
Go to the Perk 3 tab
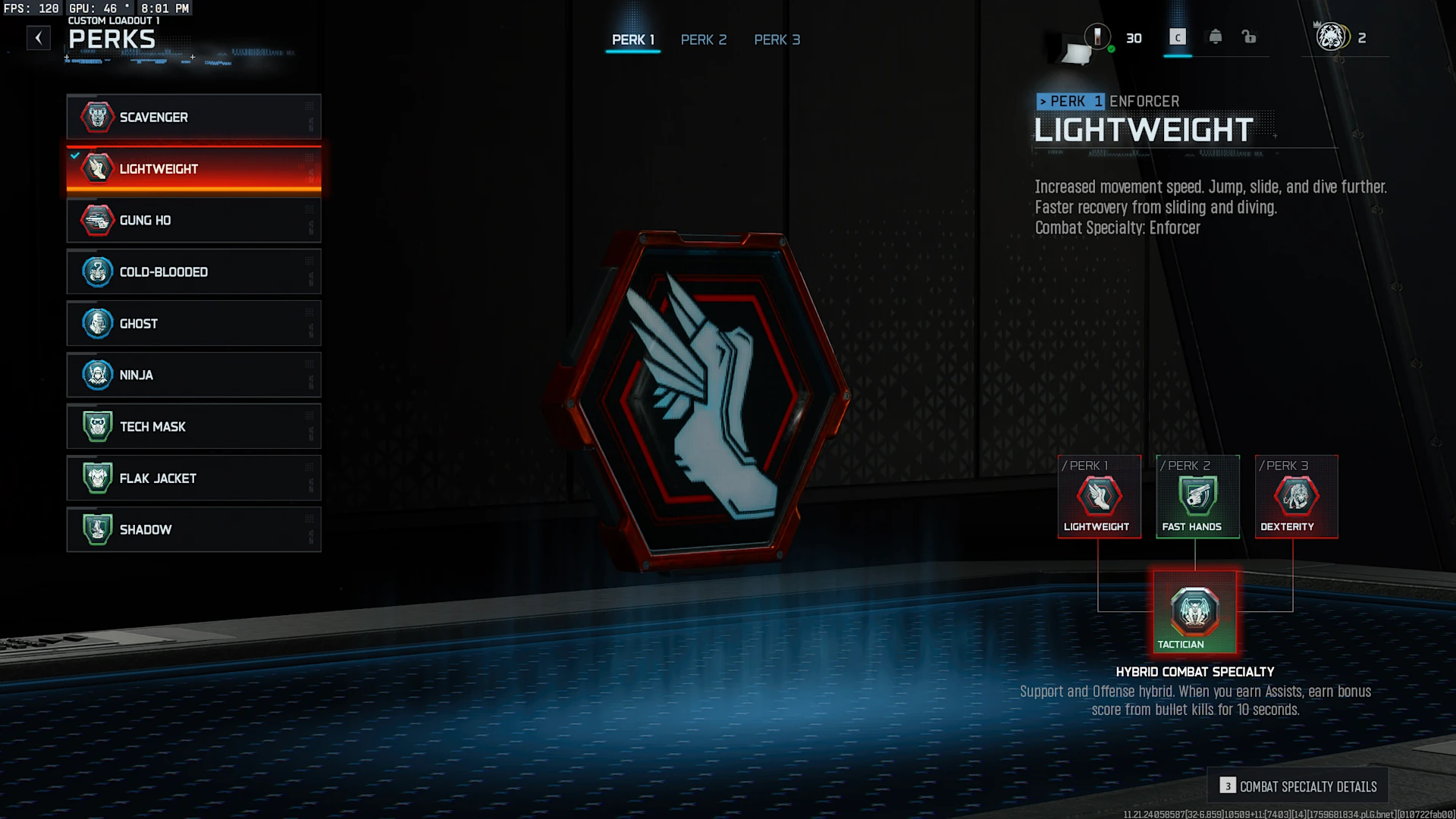[x=777, y=39]
